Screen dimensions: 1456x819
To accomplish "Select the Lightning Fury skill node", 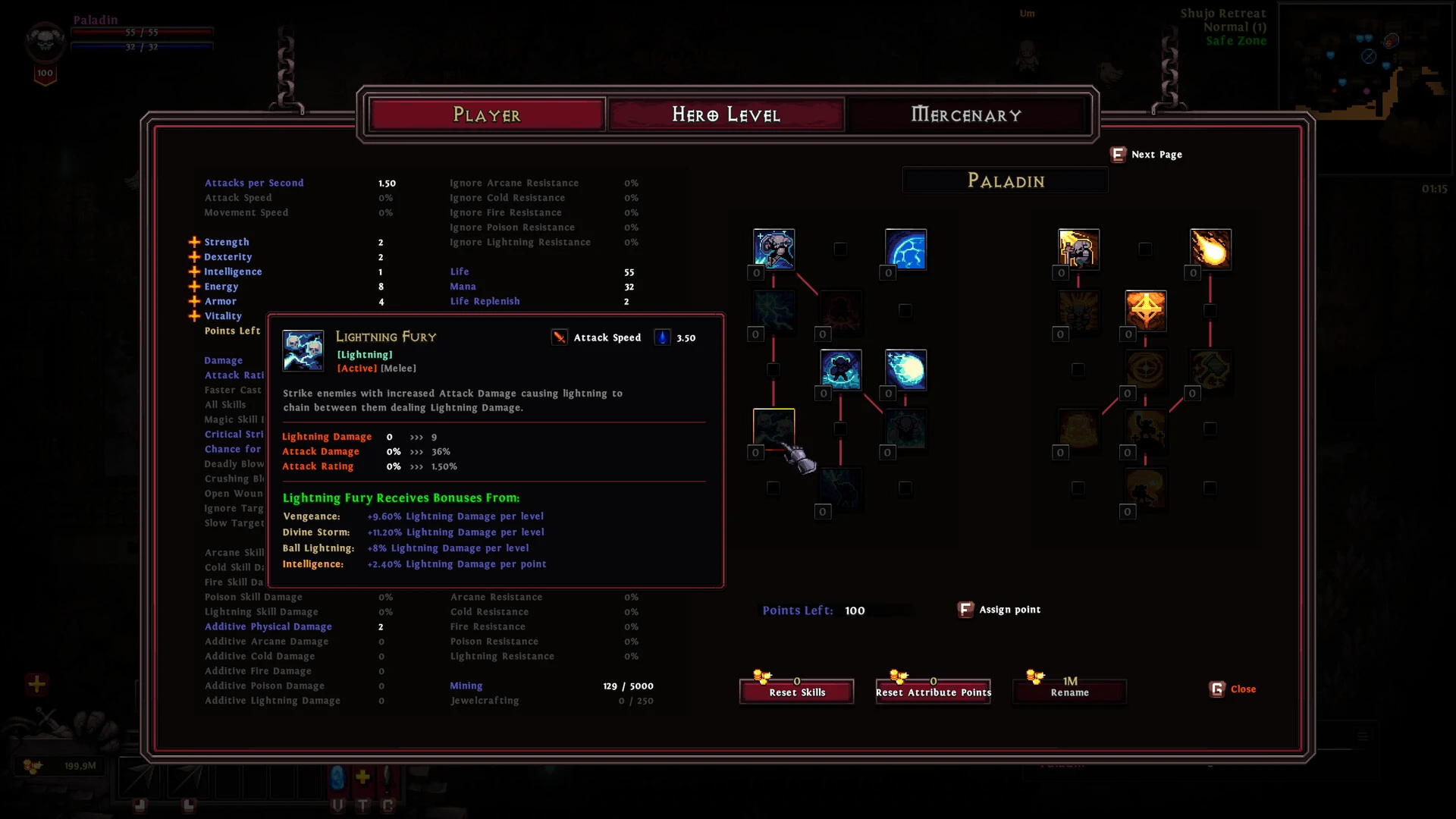I will tap(773, 428).
